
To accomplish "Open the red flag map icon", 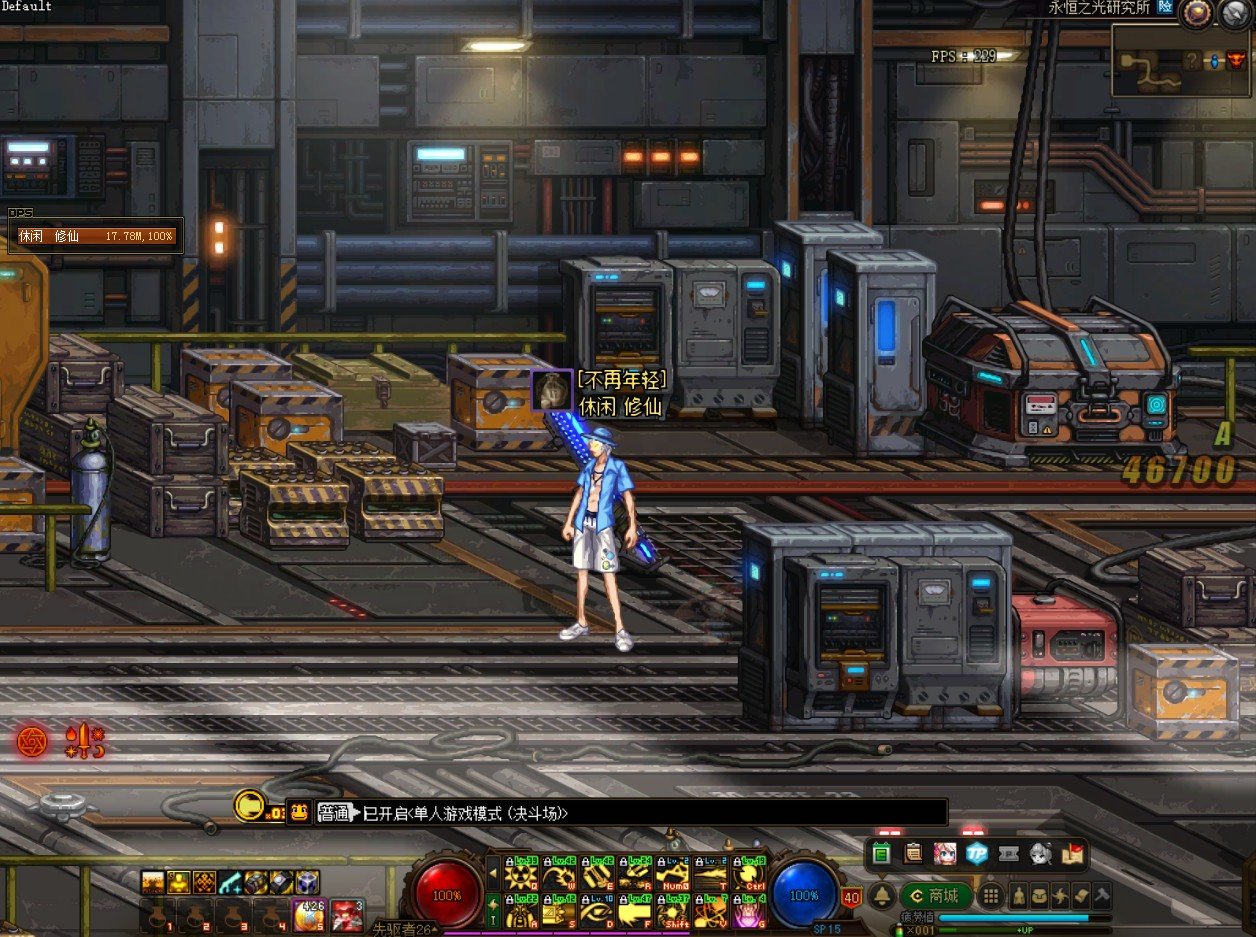I will pos(1073,853).
